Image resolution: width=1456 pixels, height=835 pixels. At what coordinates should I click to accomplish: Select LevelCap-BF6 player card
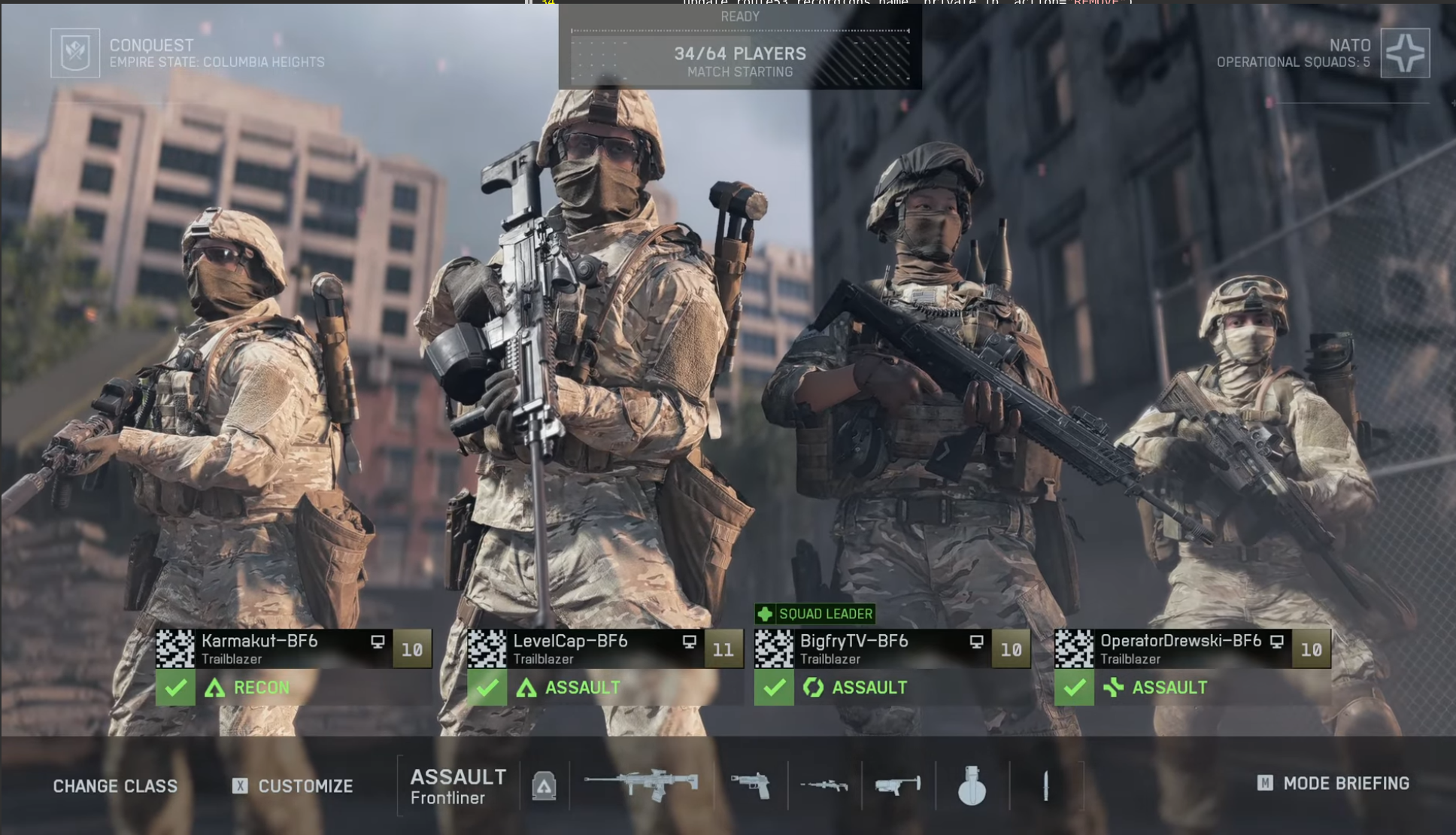(x=605, y=648)
